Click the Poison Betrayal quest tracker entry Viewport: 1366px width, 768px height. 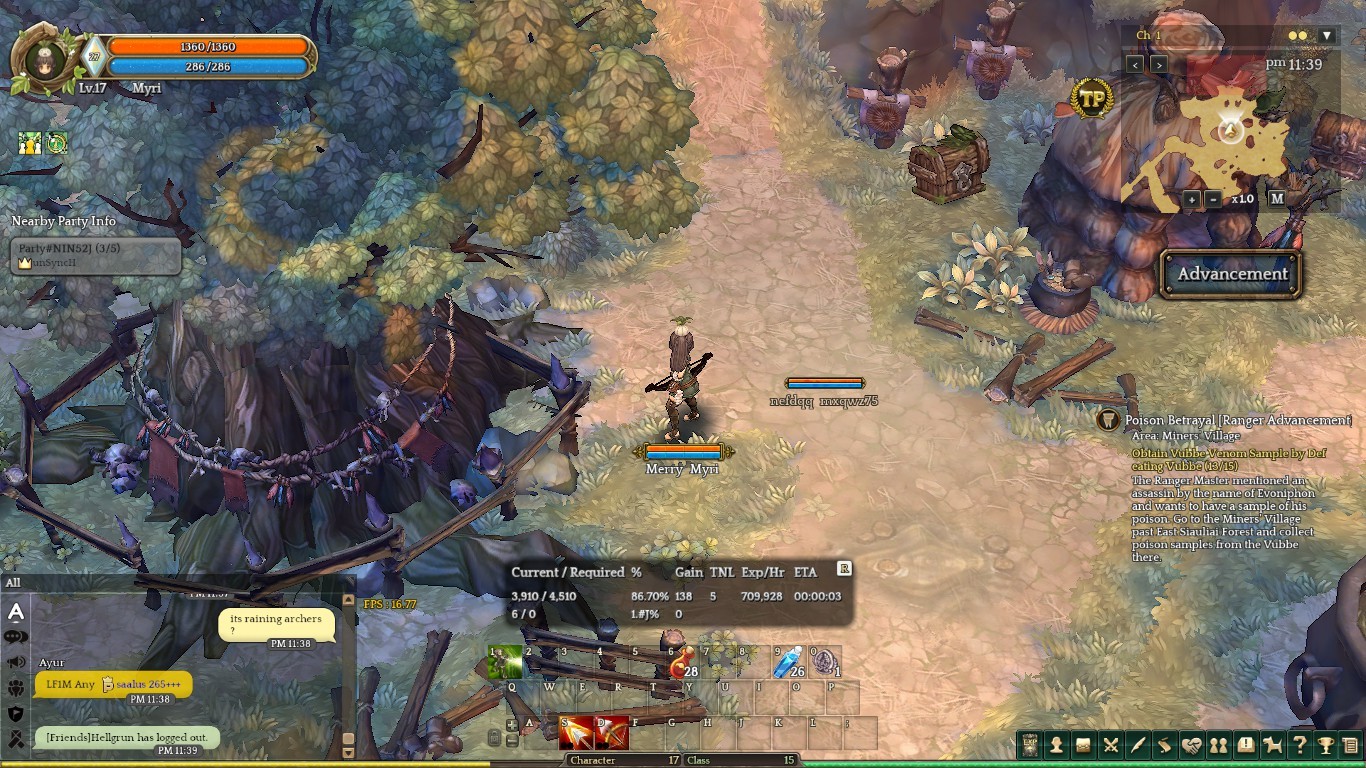point(1238,421)
